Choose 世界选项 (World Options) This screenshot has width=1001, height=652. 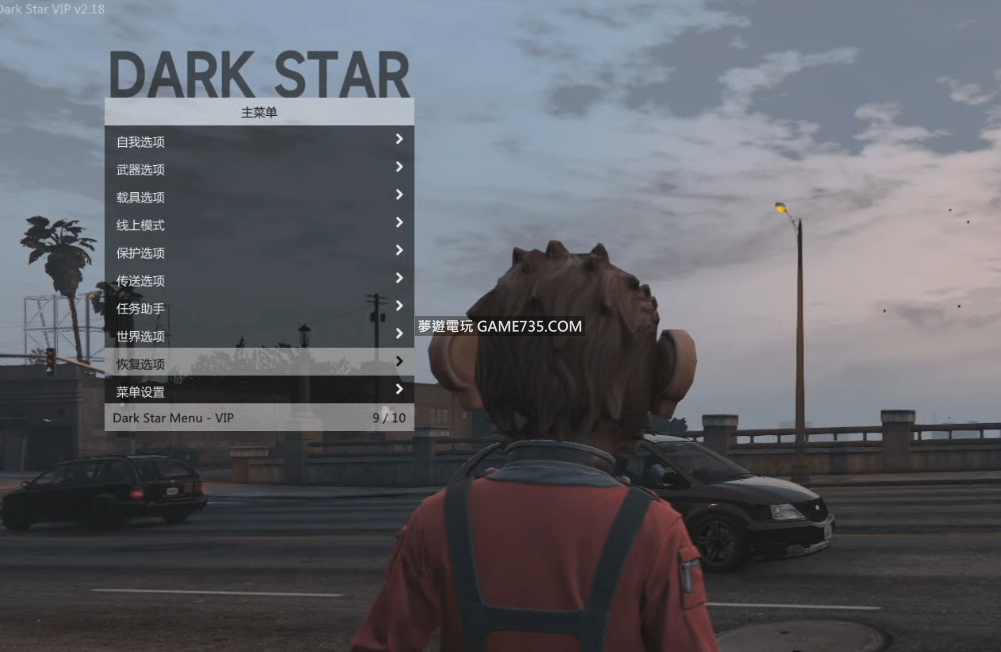click(x=259, y=336)
